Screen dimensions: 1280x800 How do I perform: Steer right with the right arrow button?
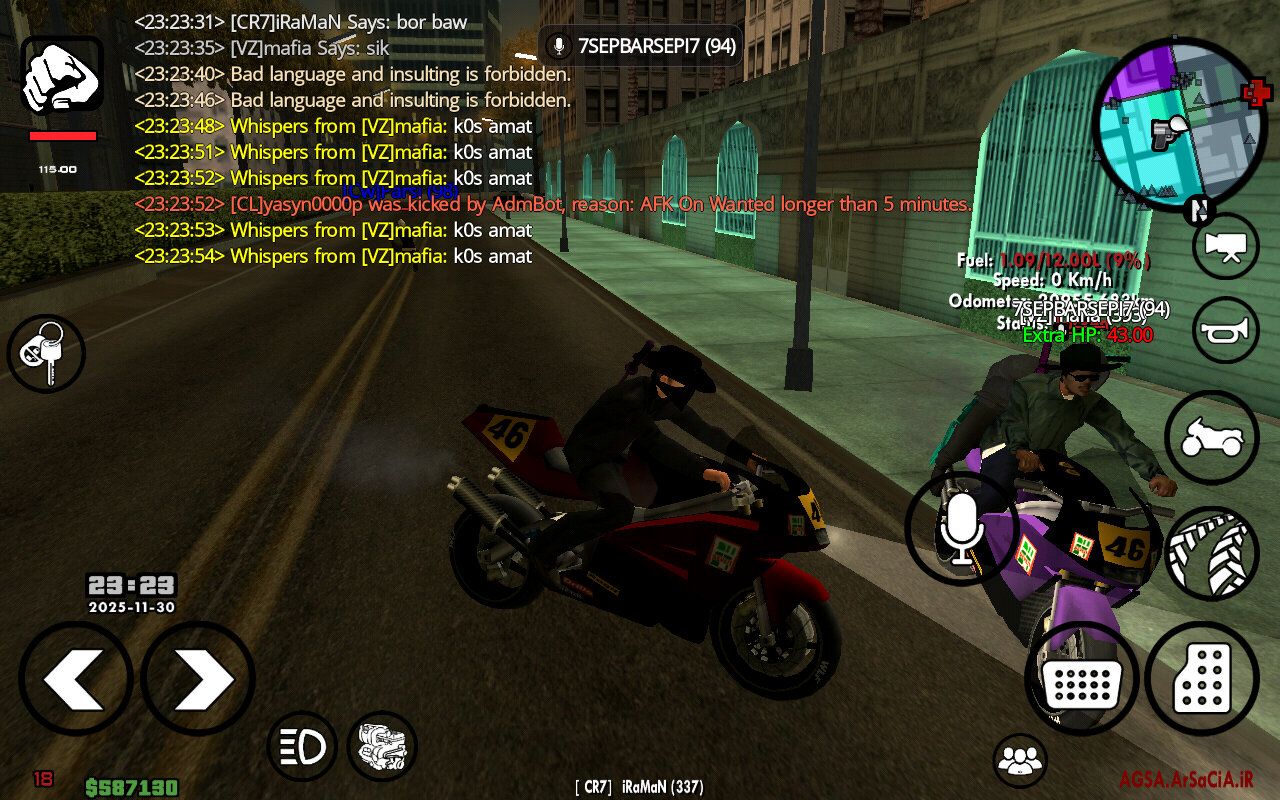click(x=198, y=678)
